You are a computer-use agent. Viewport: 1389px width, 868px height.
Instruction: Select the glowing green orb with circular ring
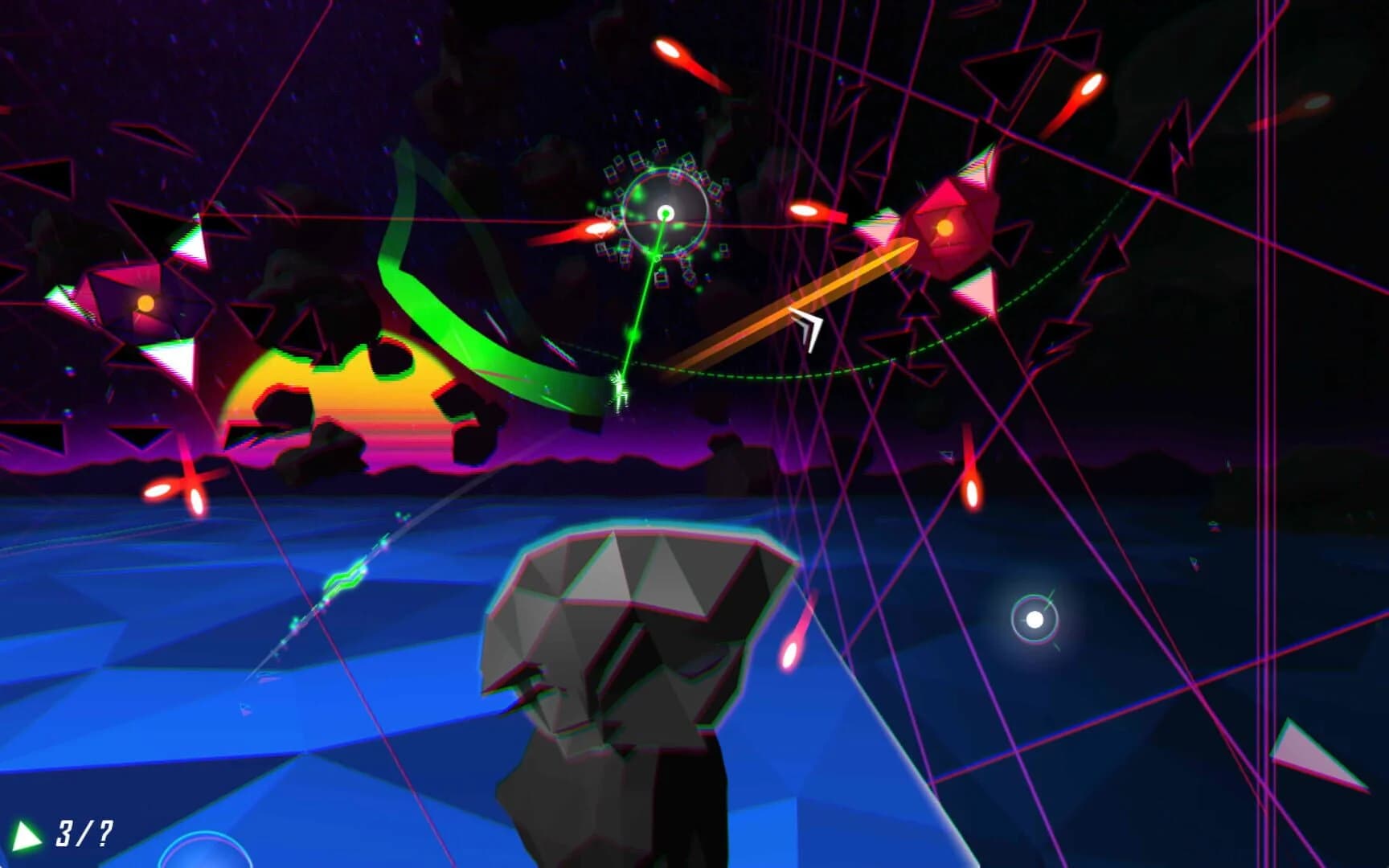click(664, 213)
